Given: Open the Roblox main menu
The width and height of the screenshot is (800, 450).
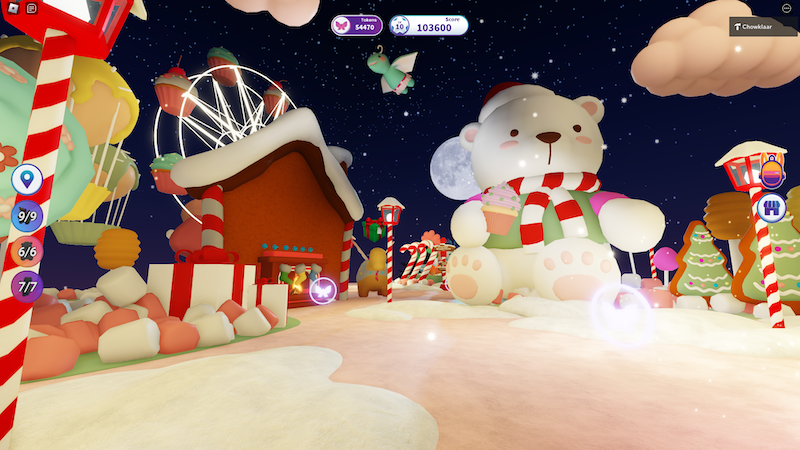Looking at the screenshot, I should point(13,8).
